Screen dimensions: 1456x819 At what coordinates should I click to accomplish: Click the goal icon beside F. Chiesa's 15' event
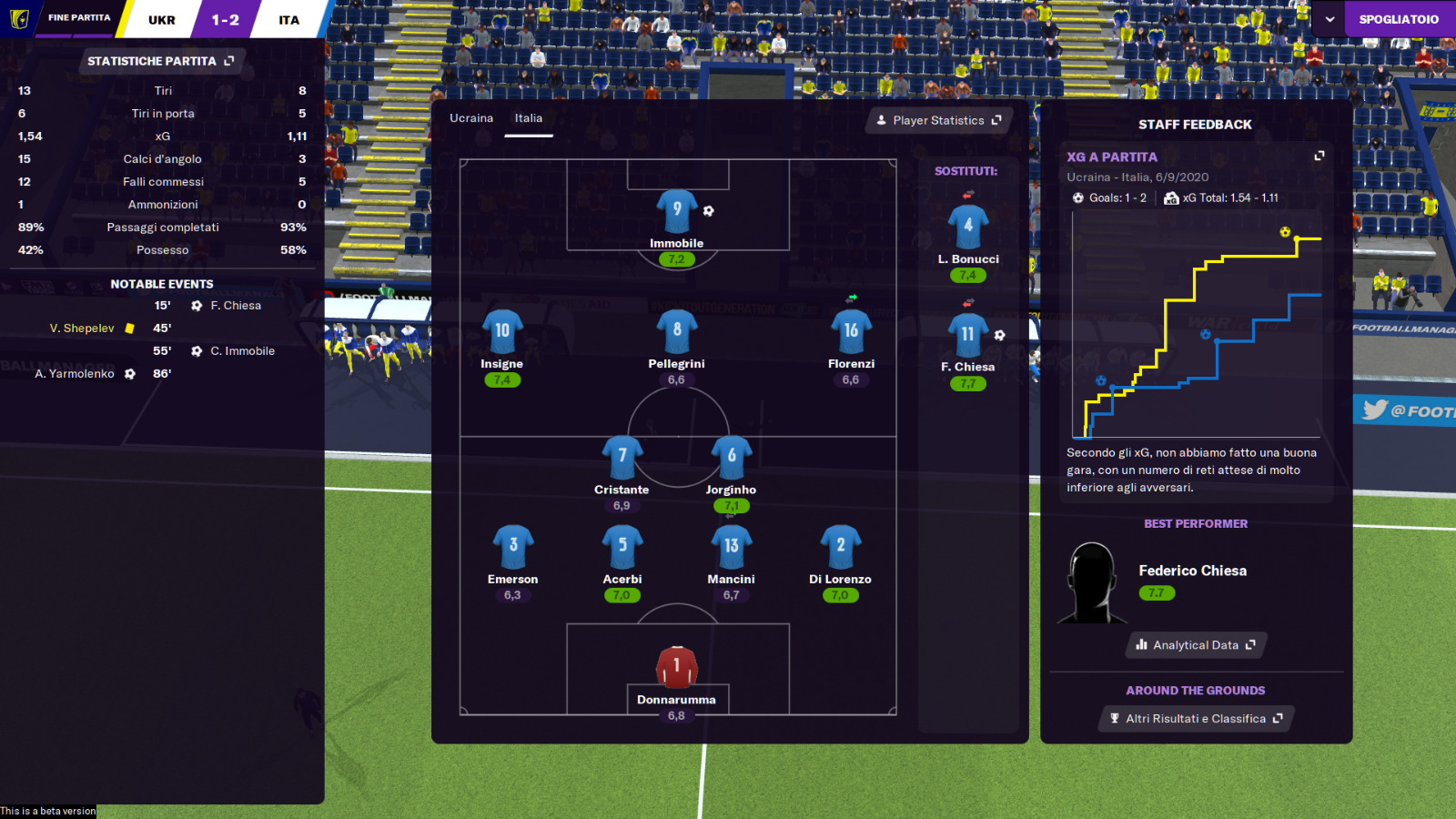click(x=197, y=306)
